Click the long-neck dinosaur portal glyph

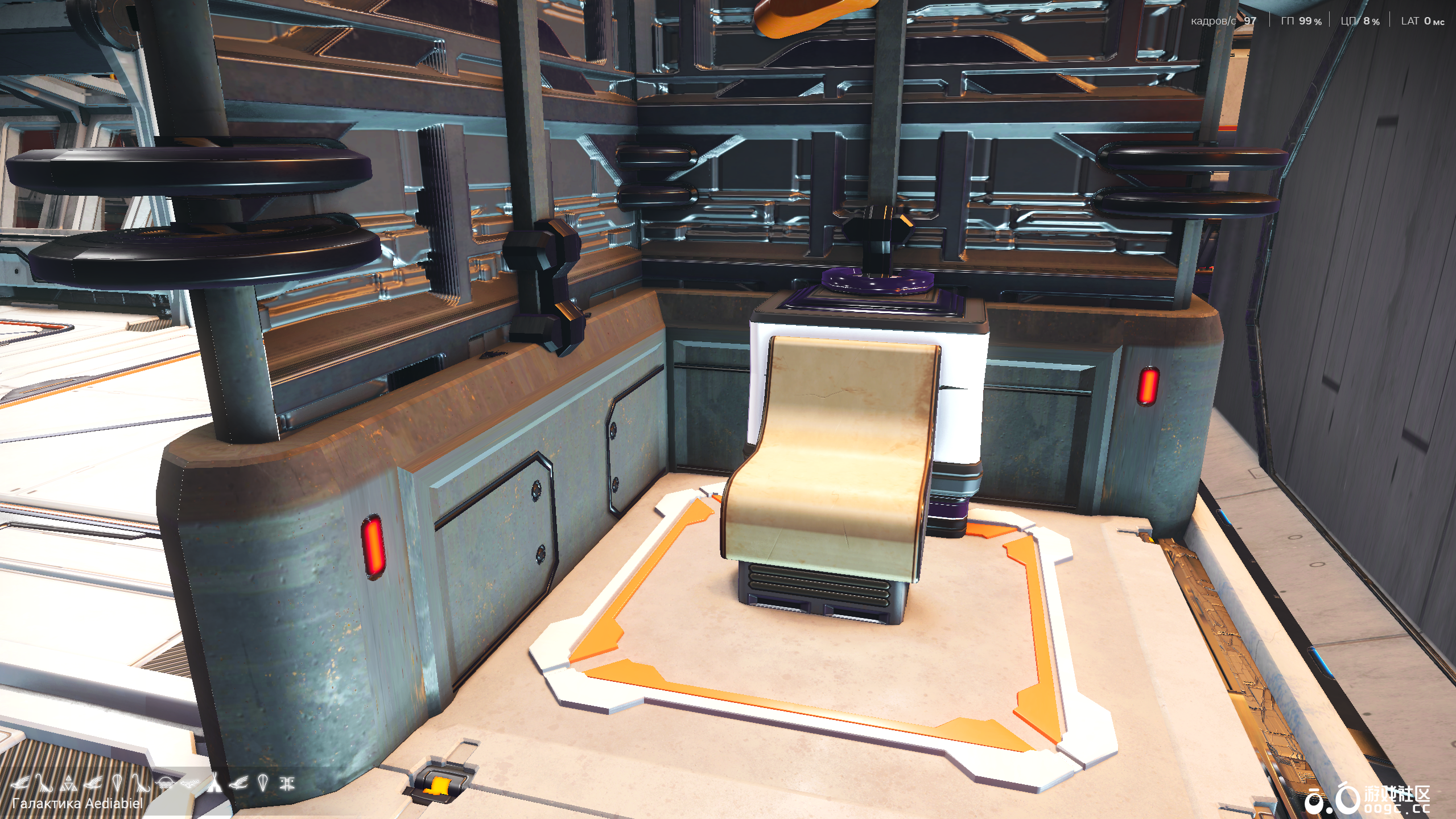click(44, 782)
